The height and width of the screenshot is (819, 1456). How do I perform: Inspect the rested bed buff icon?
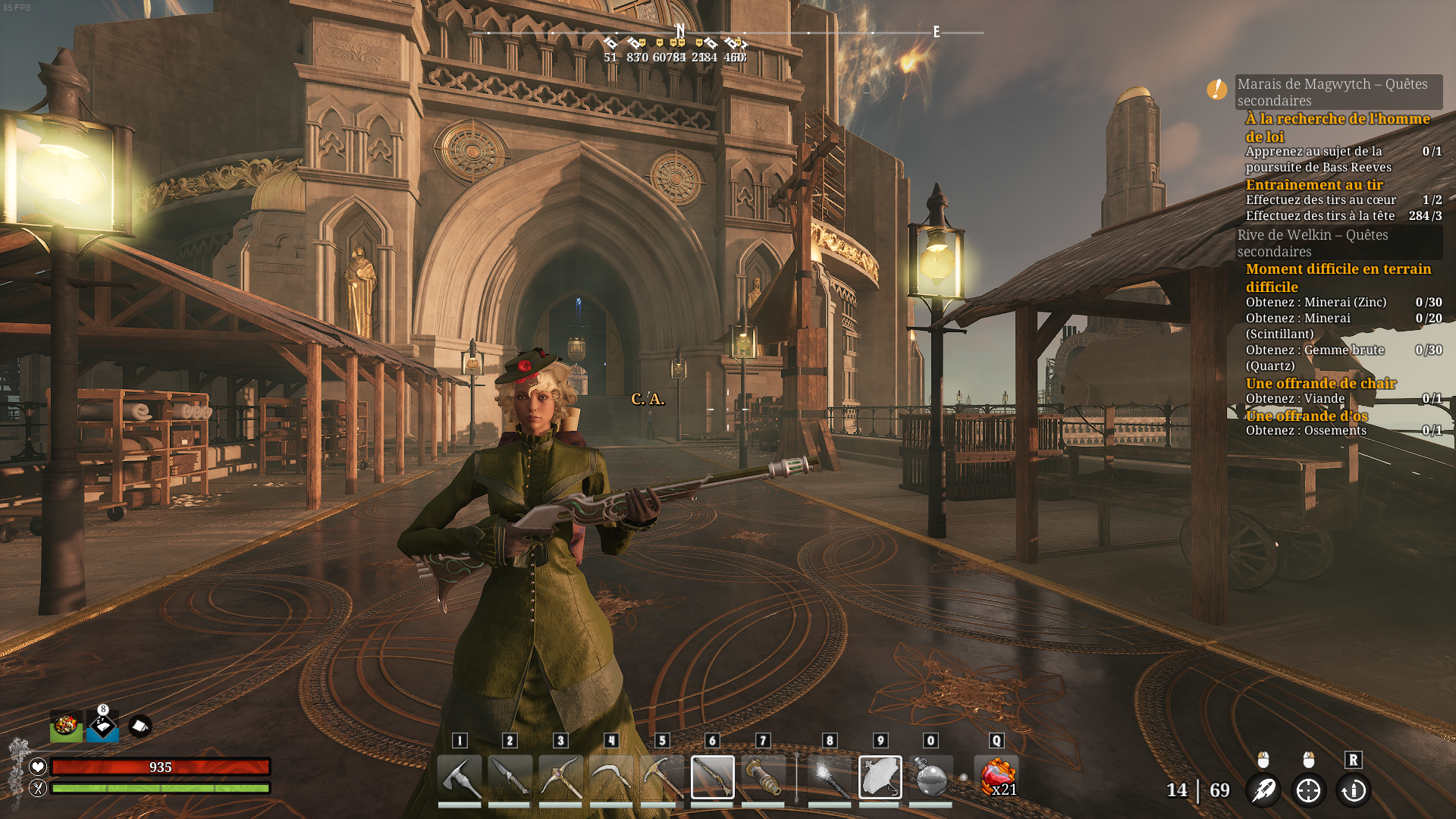(102, 726)
